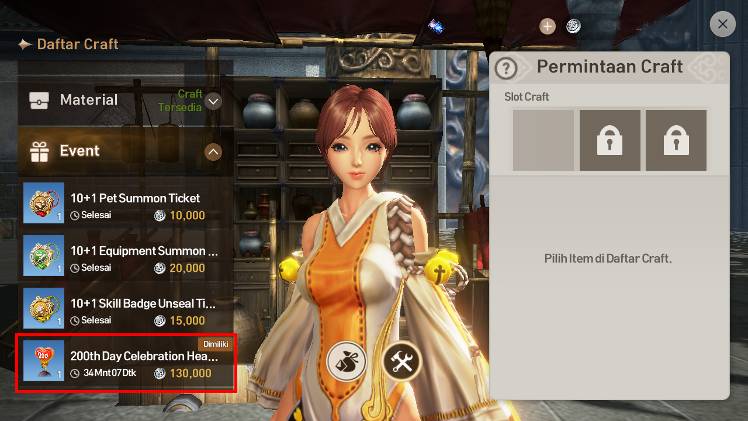Collapse the Event category
The height and width of the screenshot is (421, 748).
(213, 152)
